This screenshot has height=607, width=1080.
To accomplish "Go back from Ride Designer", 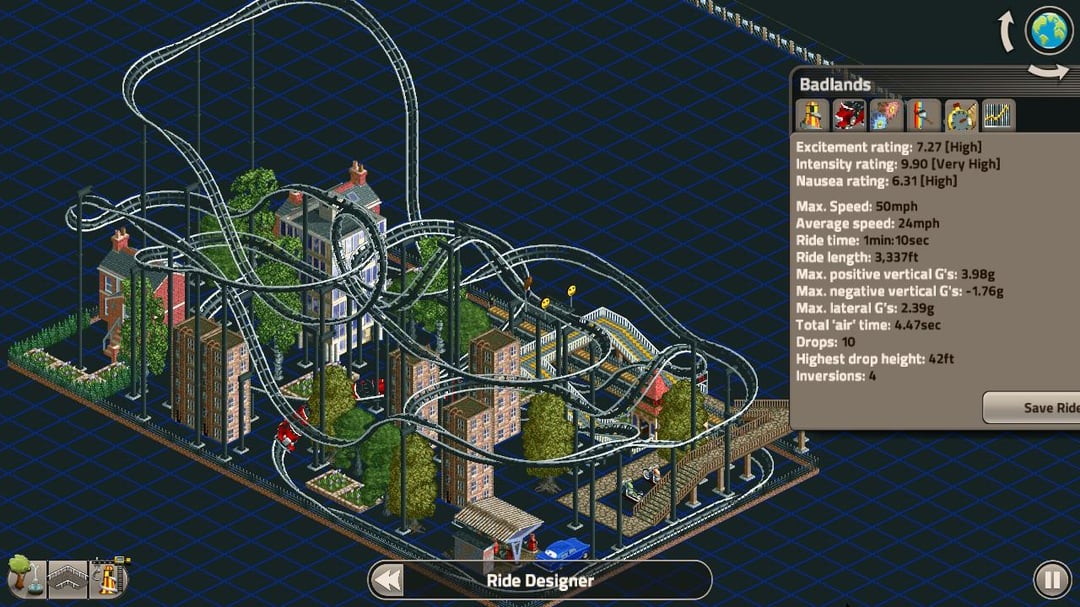I will (389, 580).
